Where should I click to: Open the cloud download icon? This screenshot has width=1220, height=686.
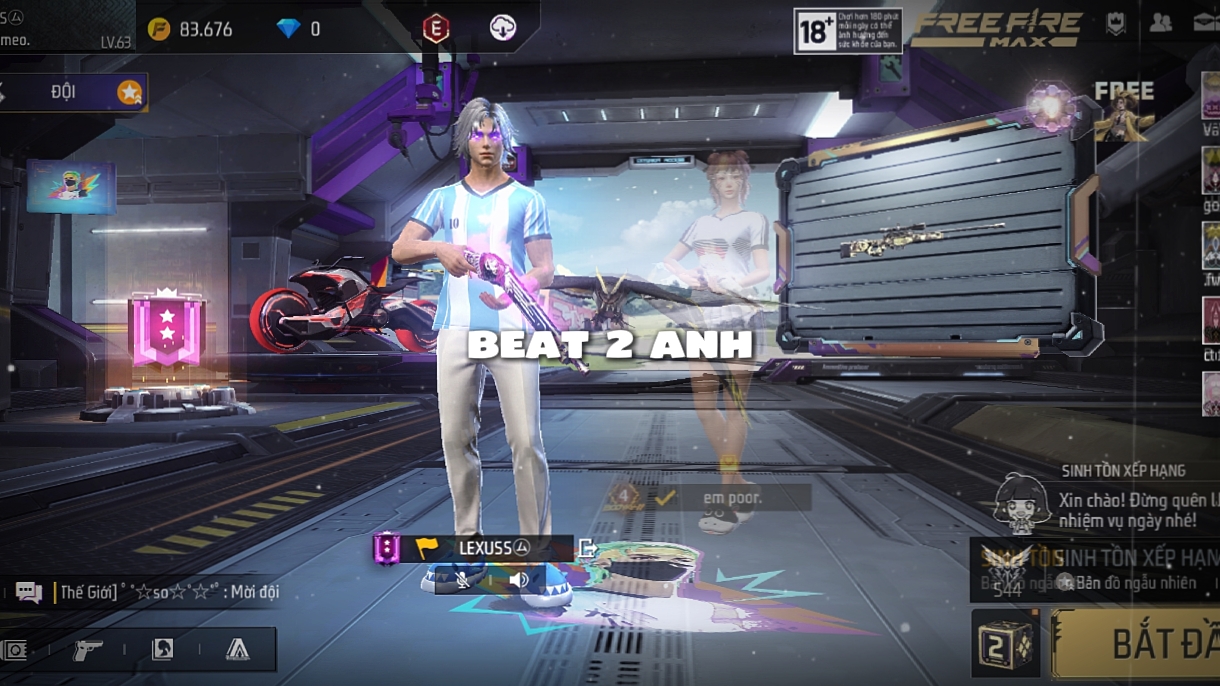click(502, 29)
